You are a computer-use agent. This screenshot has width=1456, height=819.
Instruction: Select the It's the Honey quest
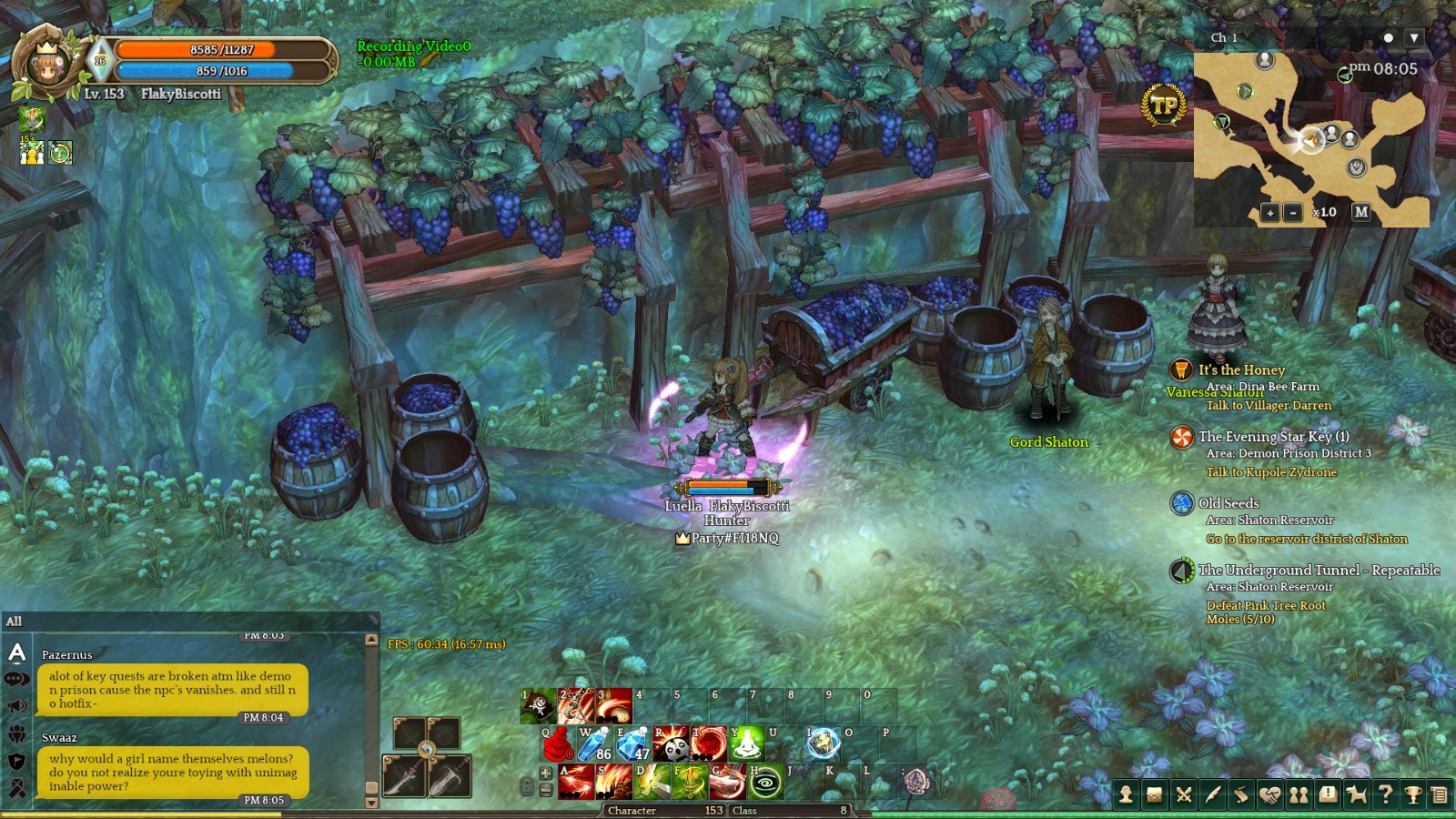click(x=1241, y=369)
